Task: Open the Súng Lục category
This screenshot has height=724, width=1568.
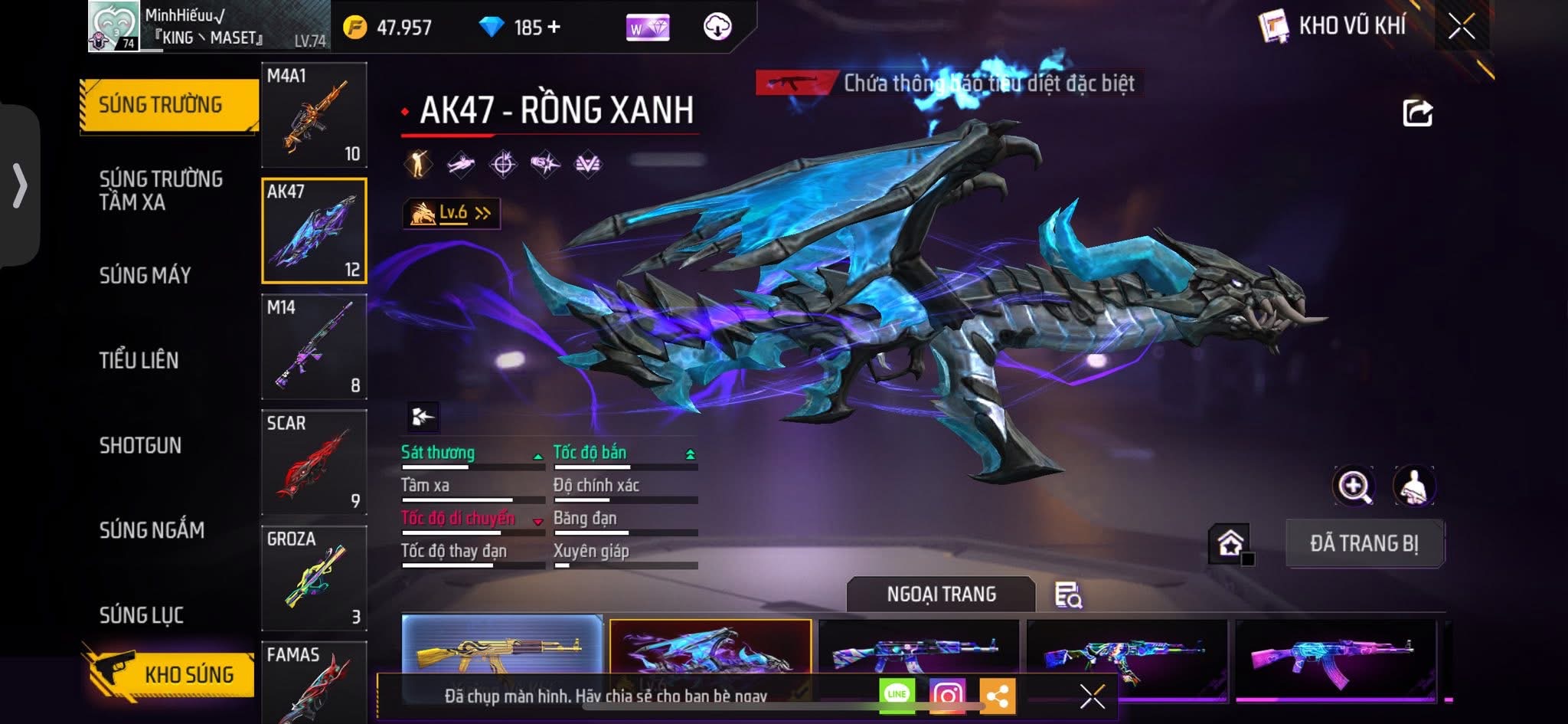Action: tap(141, 614)
